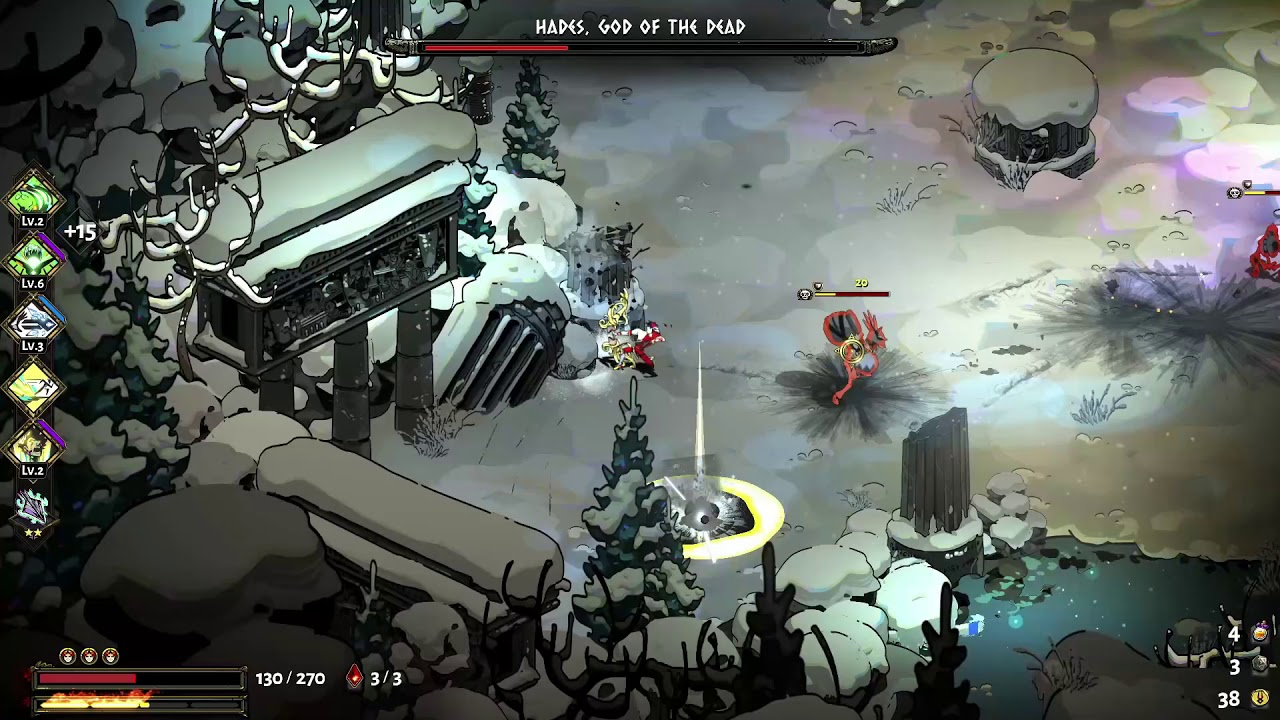Click the grey dice reroll icon
The width and height of the screenshot is (1280, 720).
coord(1260,665)
